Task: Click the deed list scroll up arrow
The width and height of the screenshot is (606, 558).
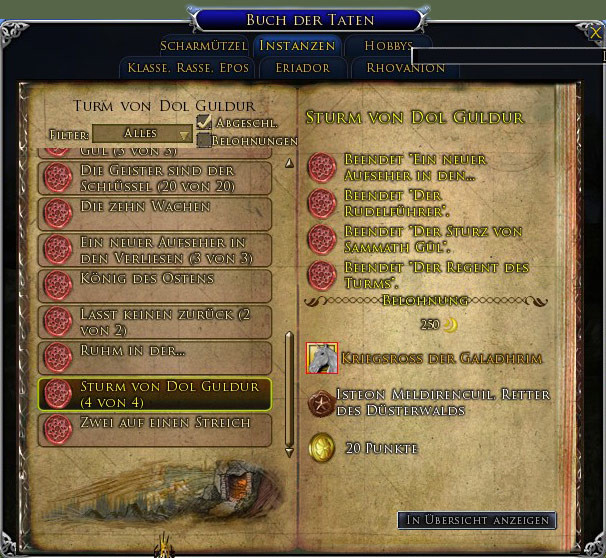Action: pos(290,162)
